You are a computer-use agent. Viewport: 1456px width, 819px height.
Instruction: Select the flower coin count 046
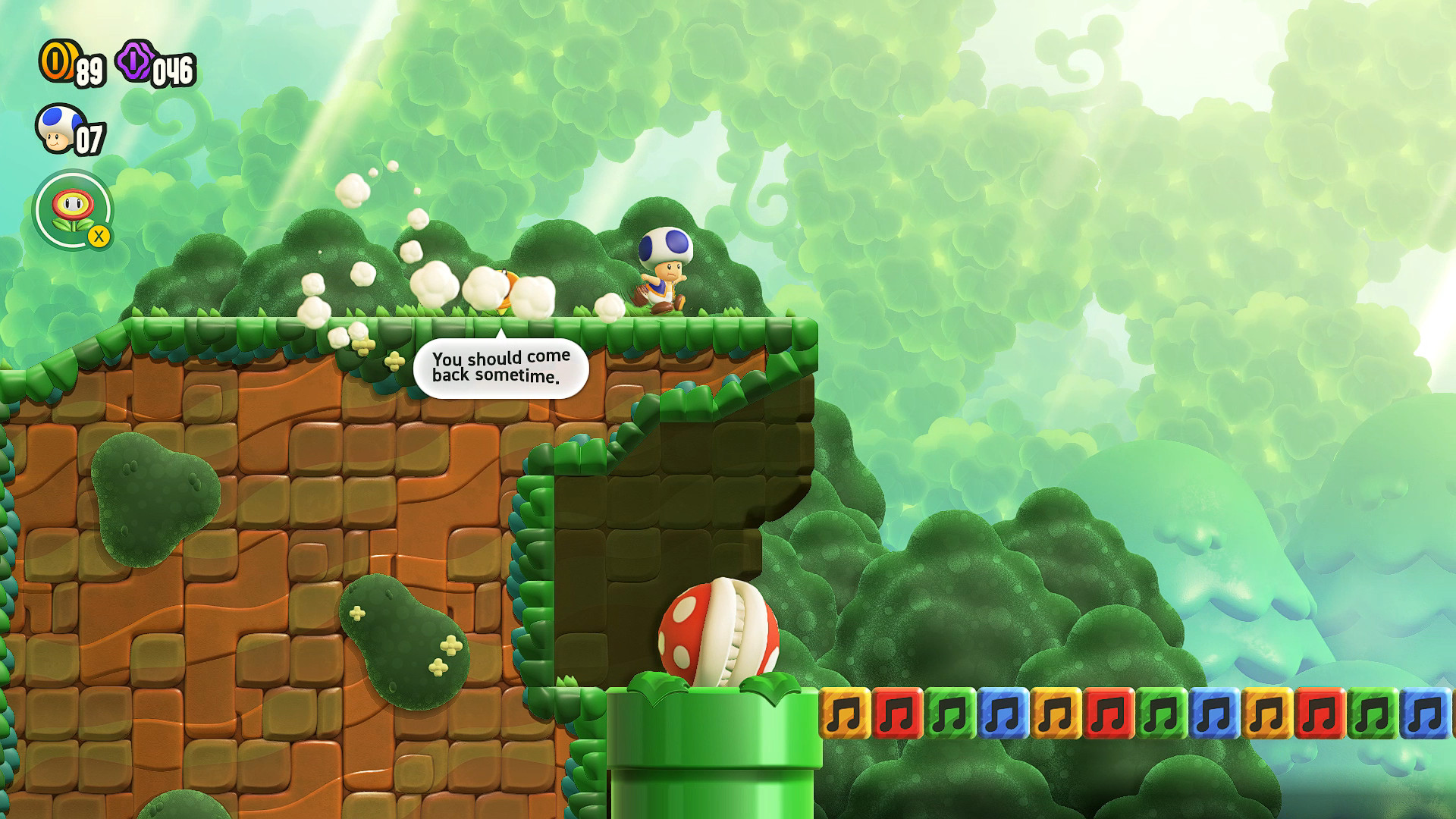tap(171, 72)
